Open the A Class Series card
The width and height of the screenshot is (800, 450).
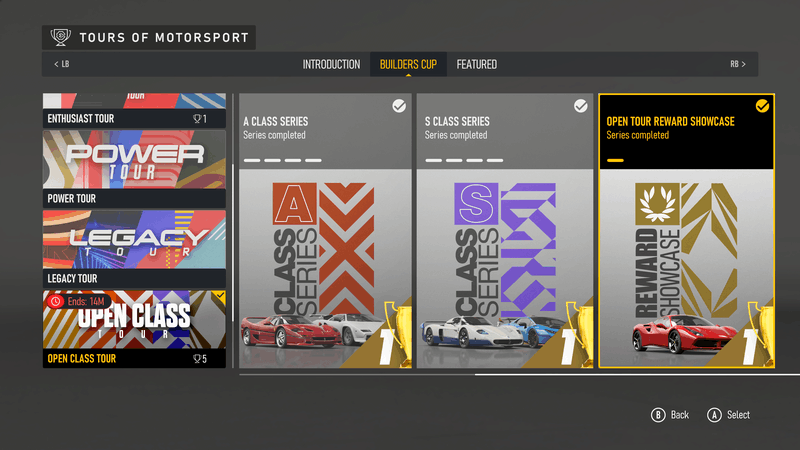(325, 231)
